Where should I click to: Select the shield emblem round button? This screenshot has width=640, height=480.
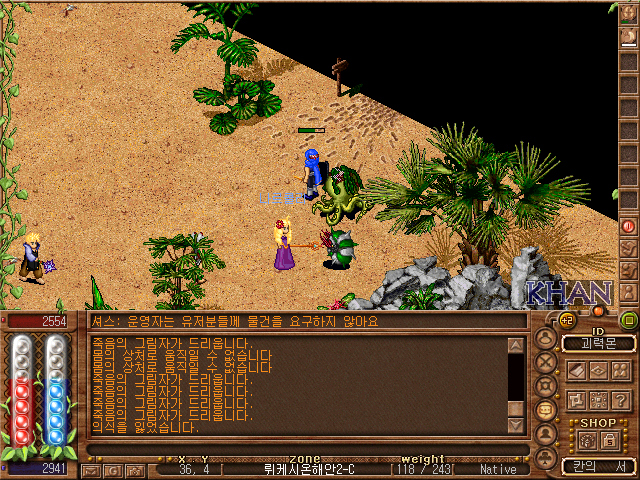click(546, 385)
